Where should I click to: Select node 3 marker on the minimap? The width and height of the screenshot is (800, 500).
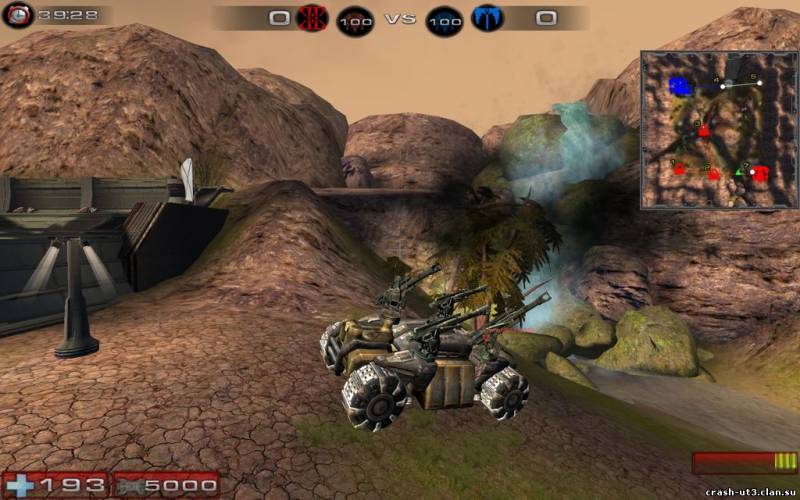[704, 131]
